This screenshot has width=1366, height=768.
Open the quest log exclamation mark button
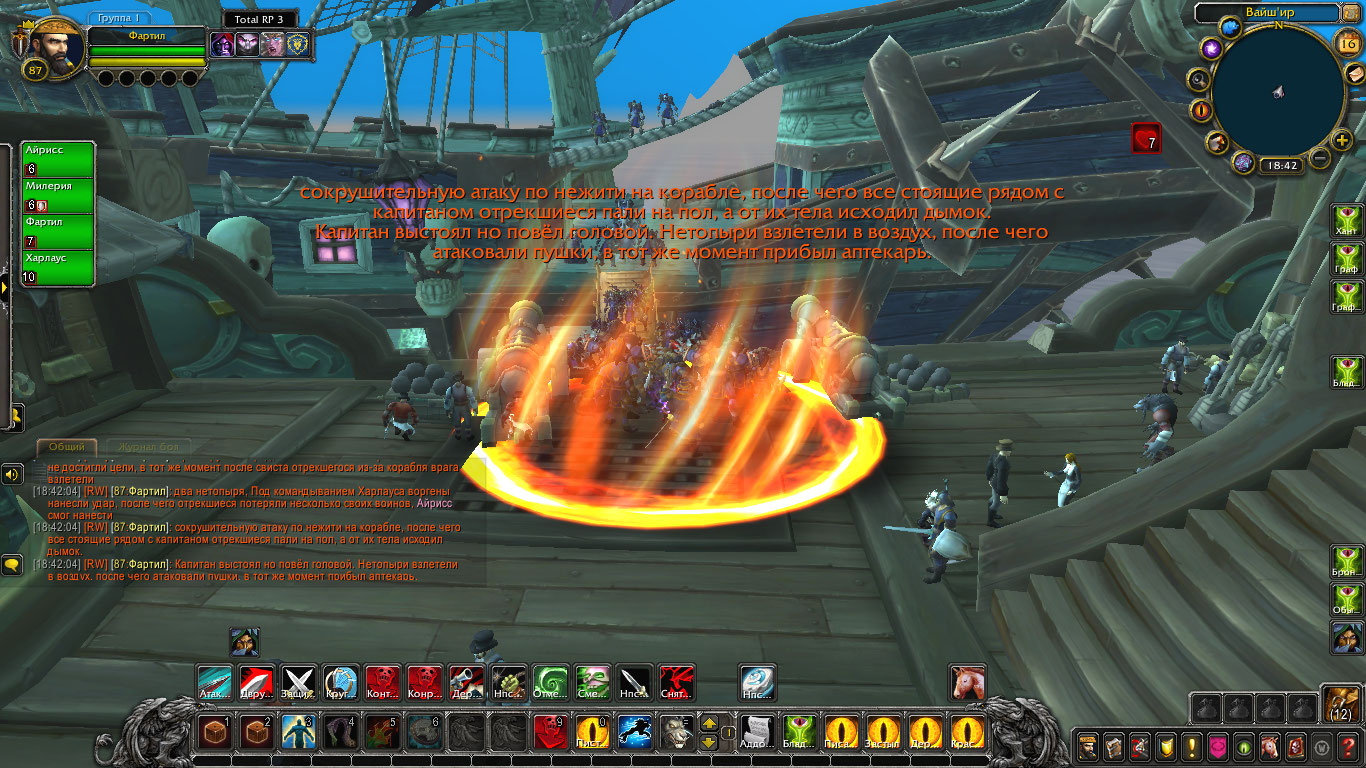[1192, 746]
